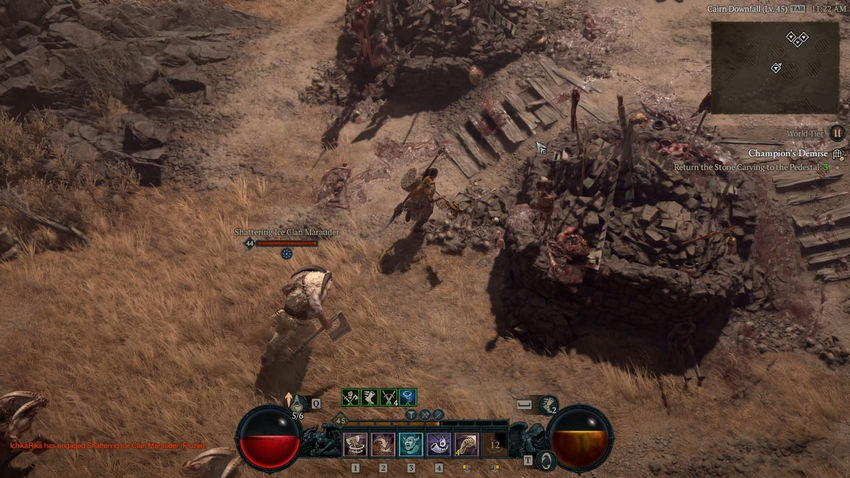Select the skill slot showing 12
Image resolution: width=850 pixels, height=478 pixels.
point(495,444)
